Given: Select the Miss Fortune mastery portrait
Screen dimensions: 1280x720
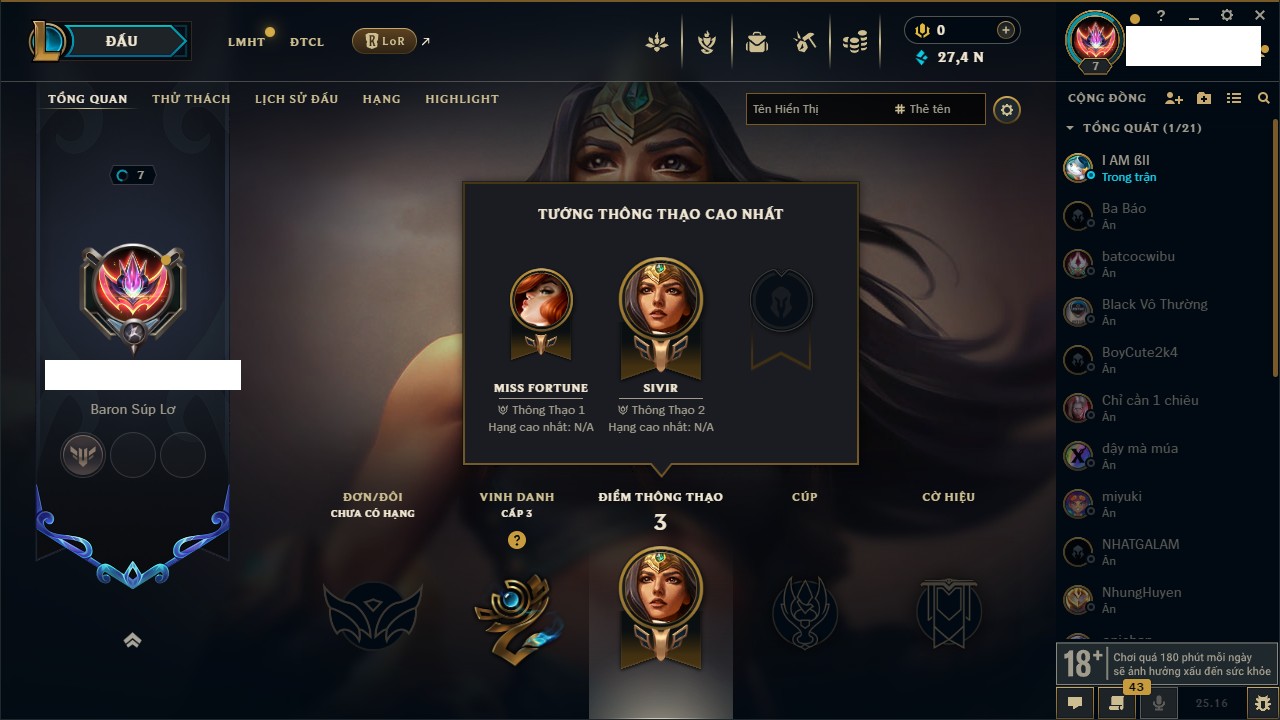Looking at the screenshot, I should (541, 300).
